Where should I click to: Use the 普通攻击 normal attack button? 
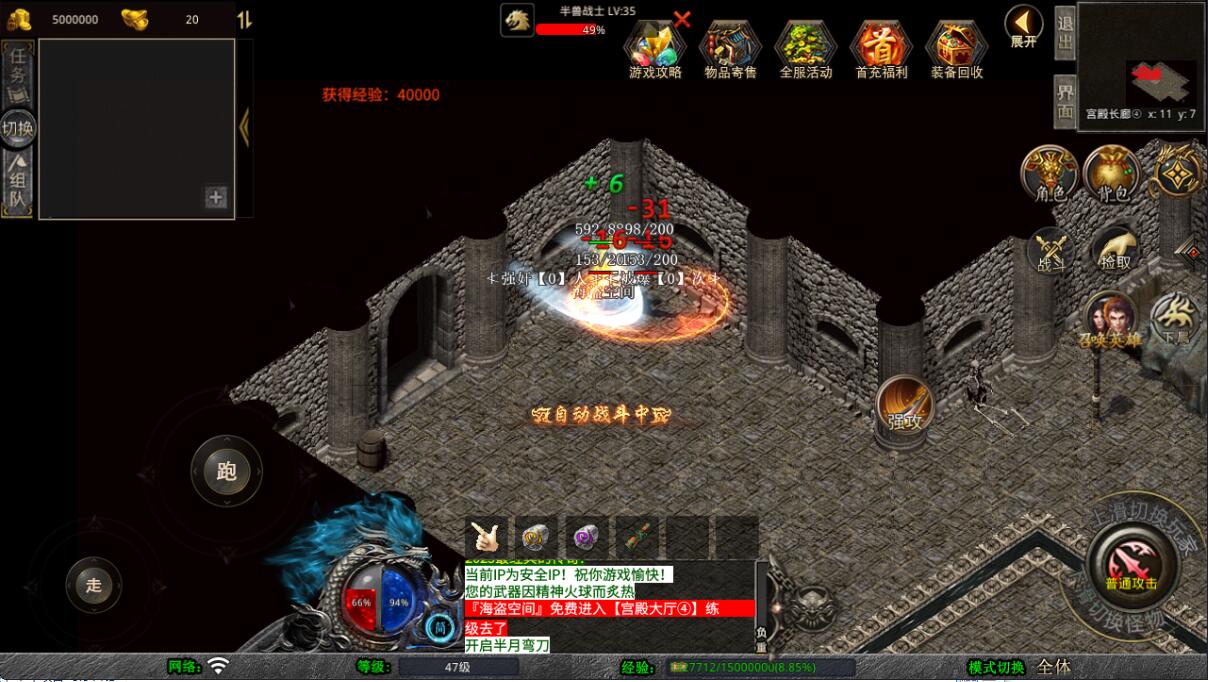1132,563
